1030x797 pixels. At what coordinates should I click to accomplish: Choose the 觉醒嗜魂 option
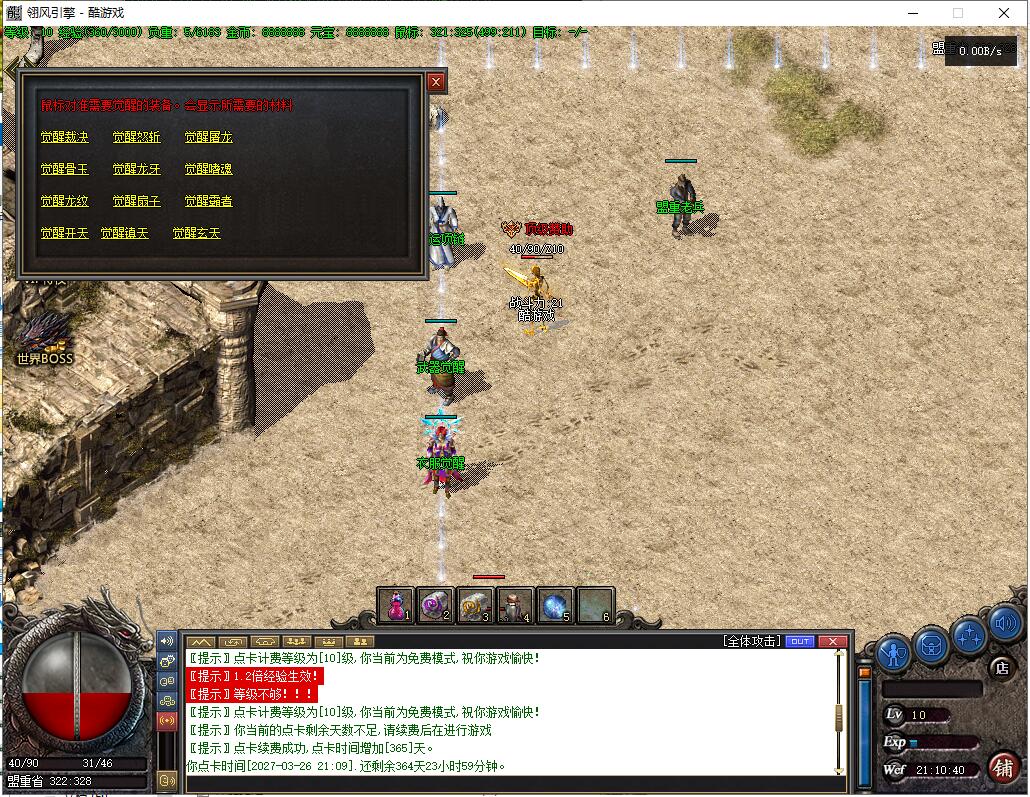coord(208,169)
